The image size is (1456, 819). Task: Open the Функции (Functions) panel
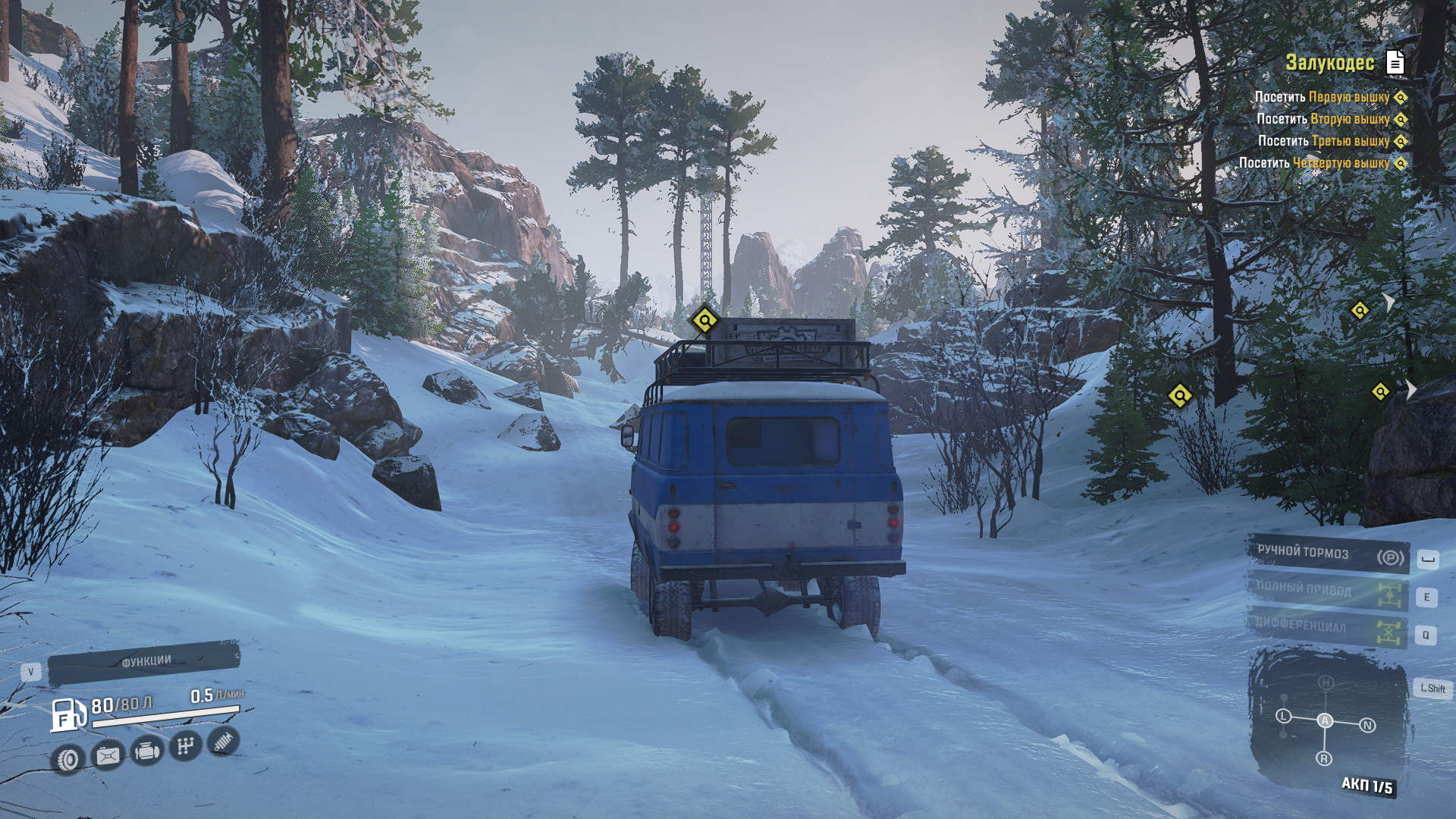tap(144, 662)
